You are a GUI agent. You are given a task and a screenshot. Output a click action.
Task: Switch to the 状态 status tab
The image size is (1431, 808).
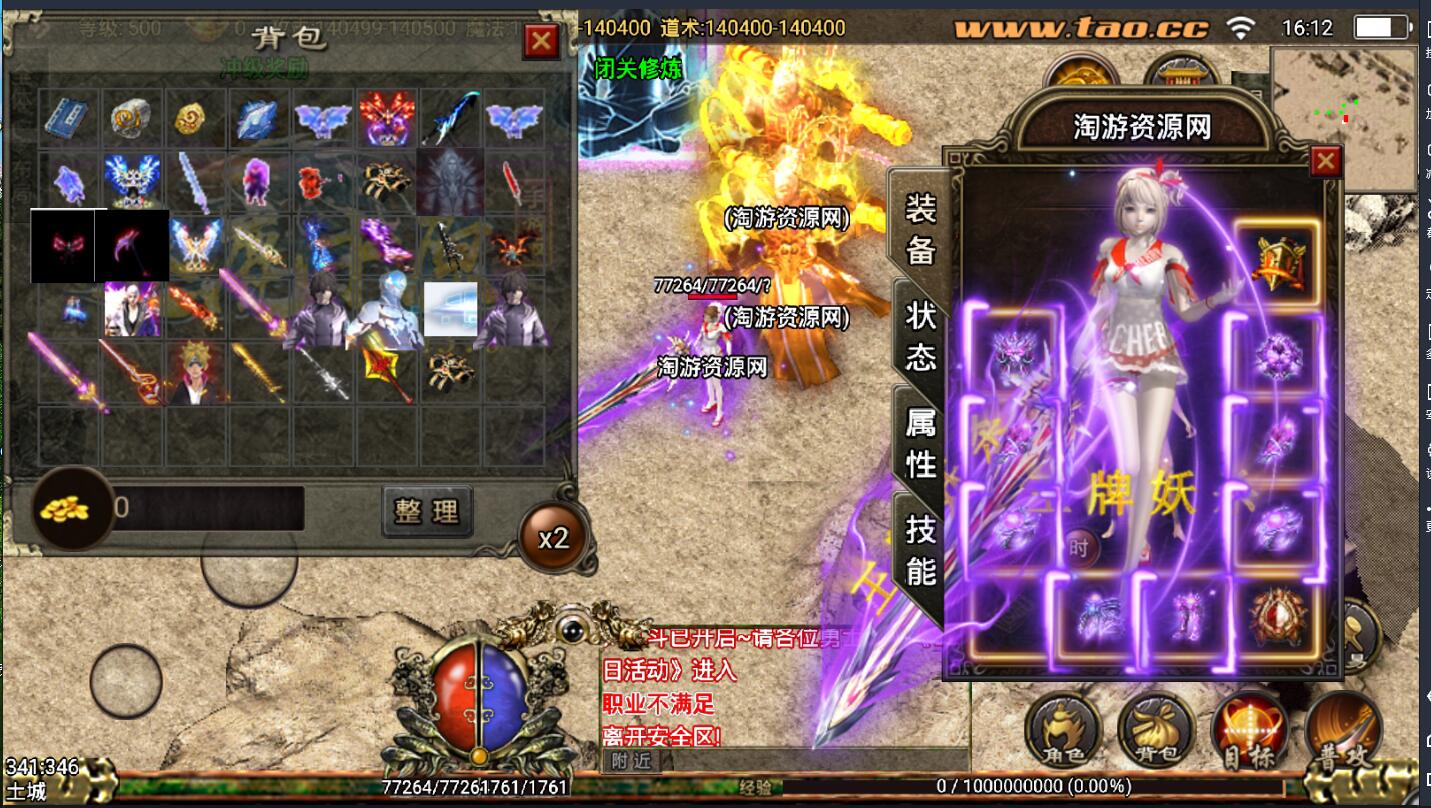click(920, 336)
